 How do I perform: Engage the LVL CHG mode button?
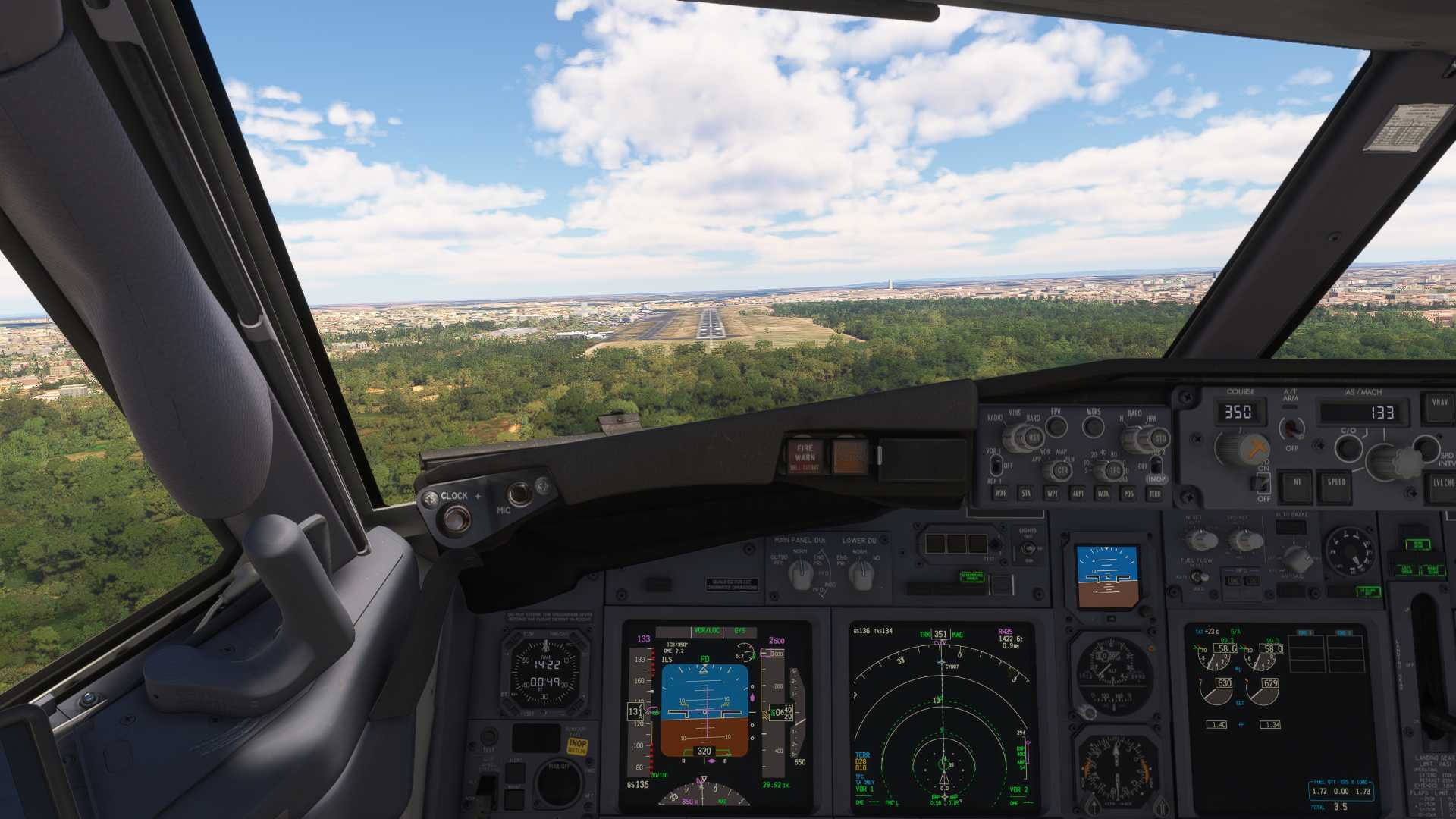click(x=1443, y=487)
